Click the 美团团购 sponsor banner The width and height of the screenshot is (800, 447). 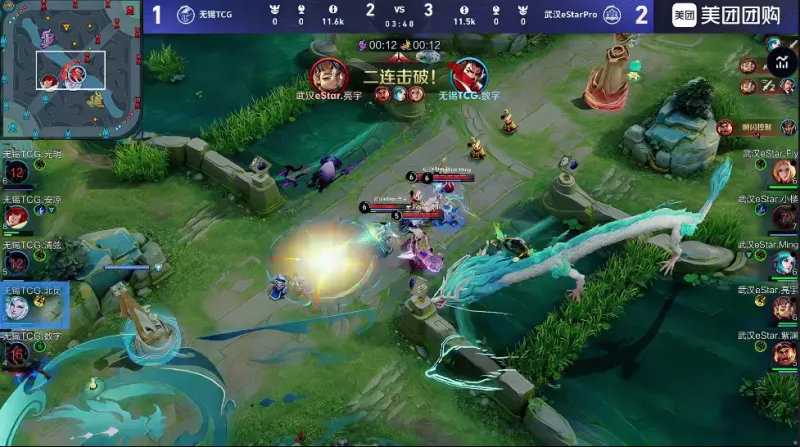pyautogui.click(x=727, y=15)
